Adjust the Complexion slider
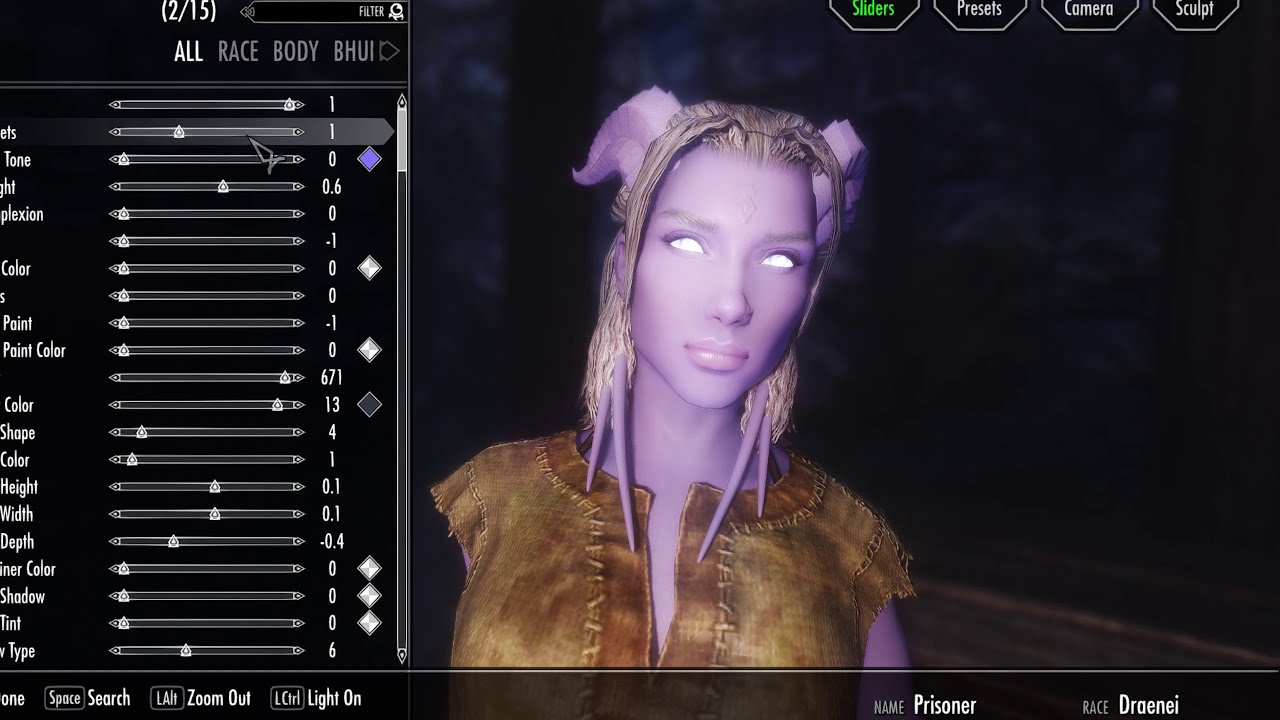The image size is (1280, 720). 207,214
